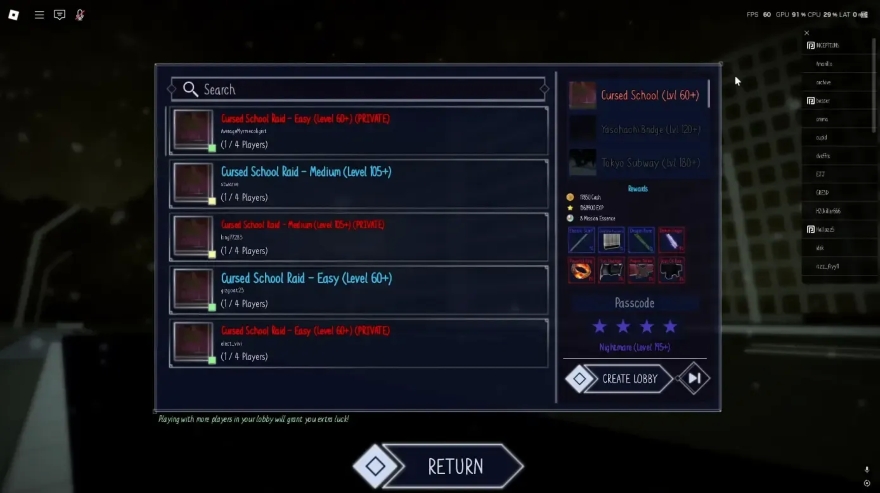
Task: Choose the Yasohachi Bridge raid location
Action: (x=639, y=129)
